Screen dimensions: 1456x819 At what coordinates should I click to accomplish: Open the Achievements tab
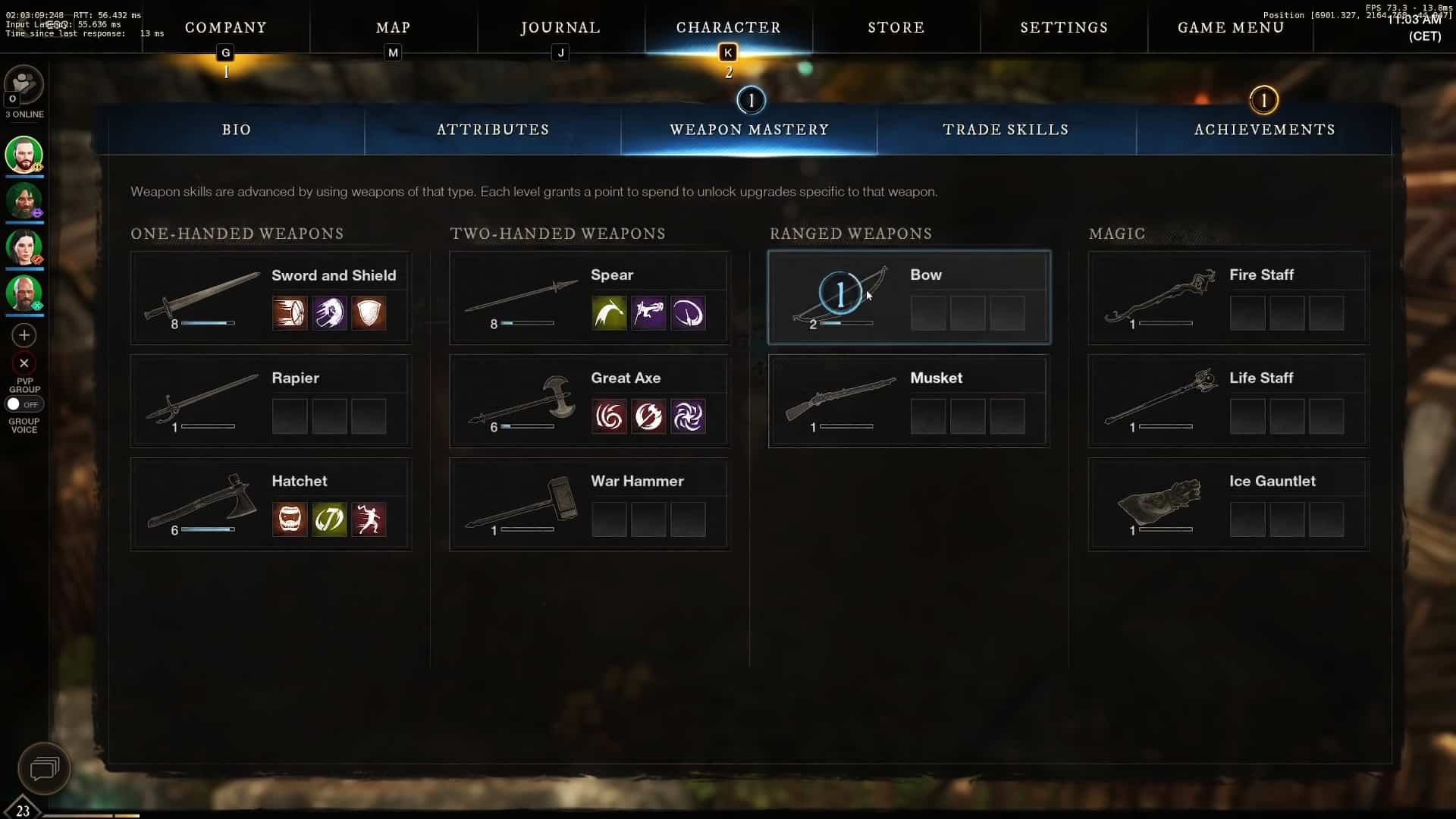point(1263,130)
